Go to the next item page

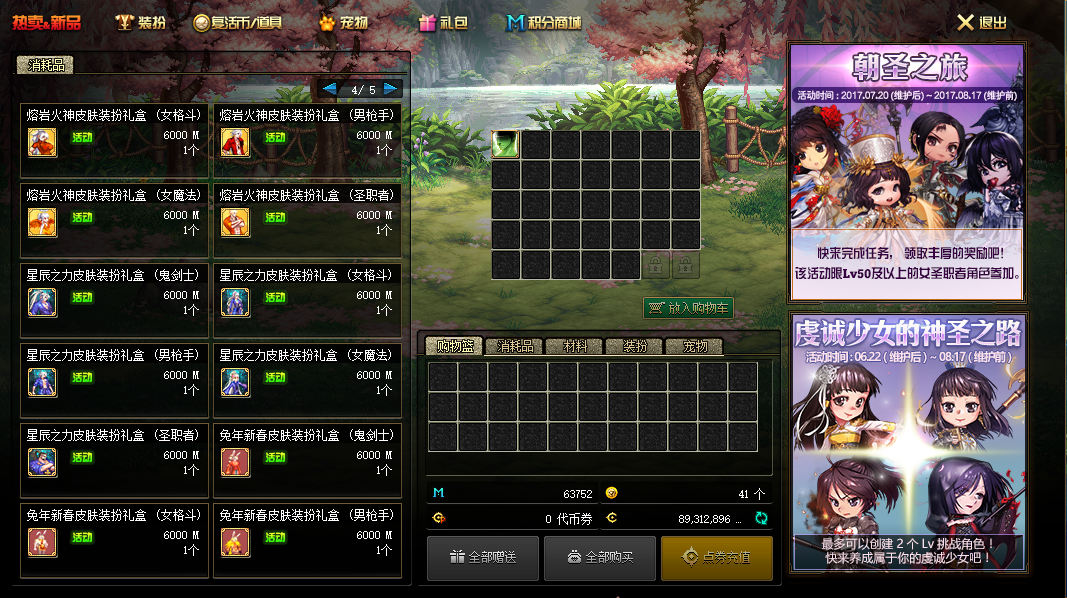tap(391, 89)
